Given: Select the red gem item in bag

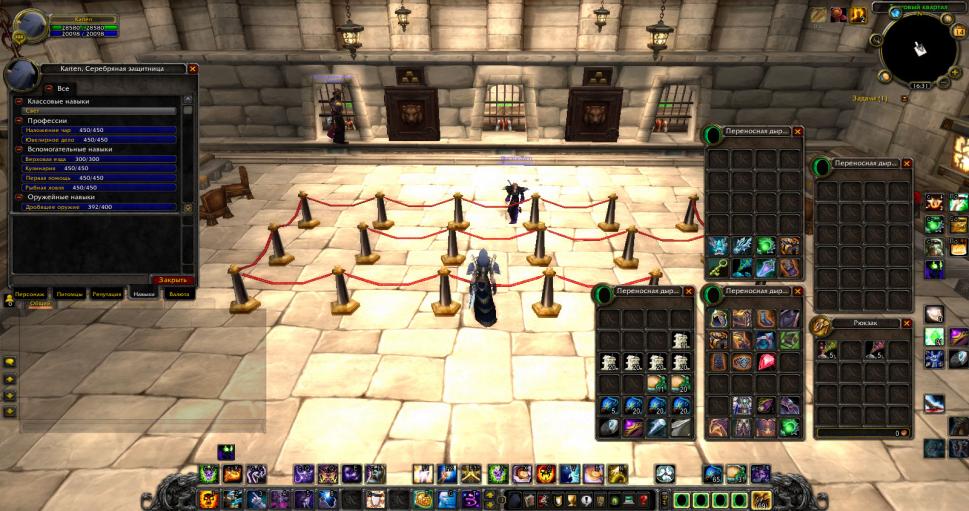Looking at the screenshot, I should click(766, 362).
